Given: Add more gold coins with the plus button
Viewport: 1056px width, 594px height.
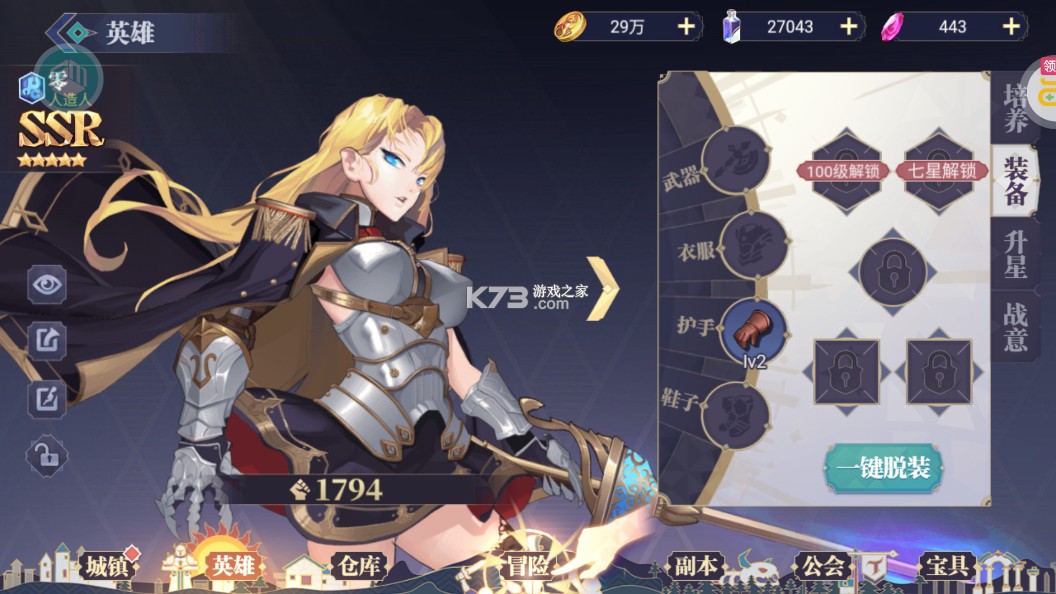Looking at the screenshot, I should 686,27.
